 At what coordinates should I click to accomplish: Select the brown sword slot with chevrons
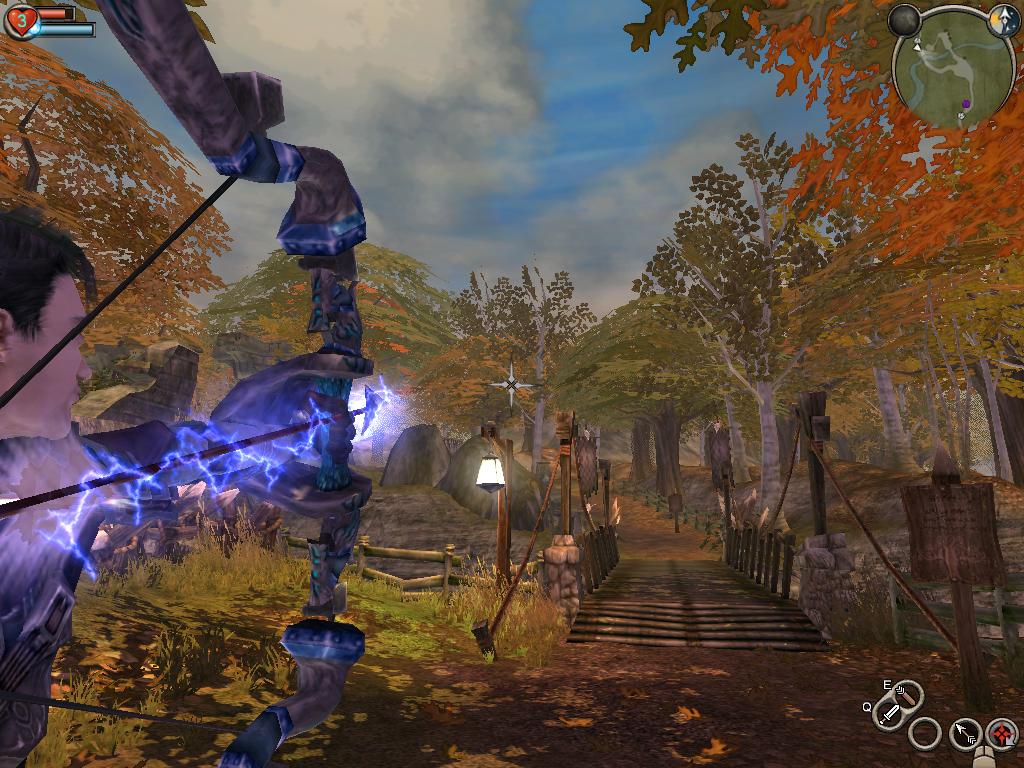pos(908,693)
